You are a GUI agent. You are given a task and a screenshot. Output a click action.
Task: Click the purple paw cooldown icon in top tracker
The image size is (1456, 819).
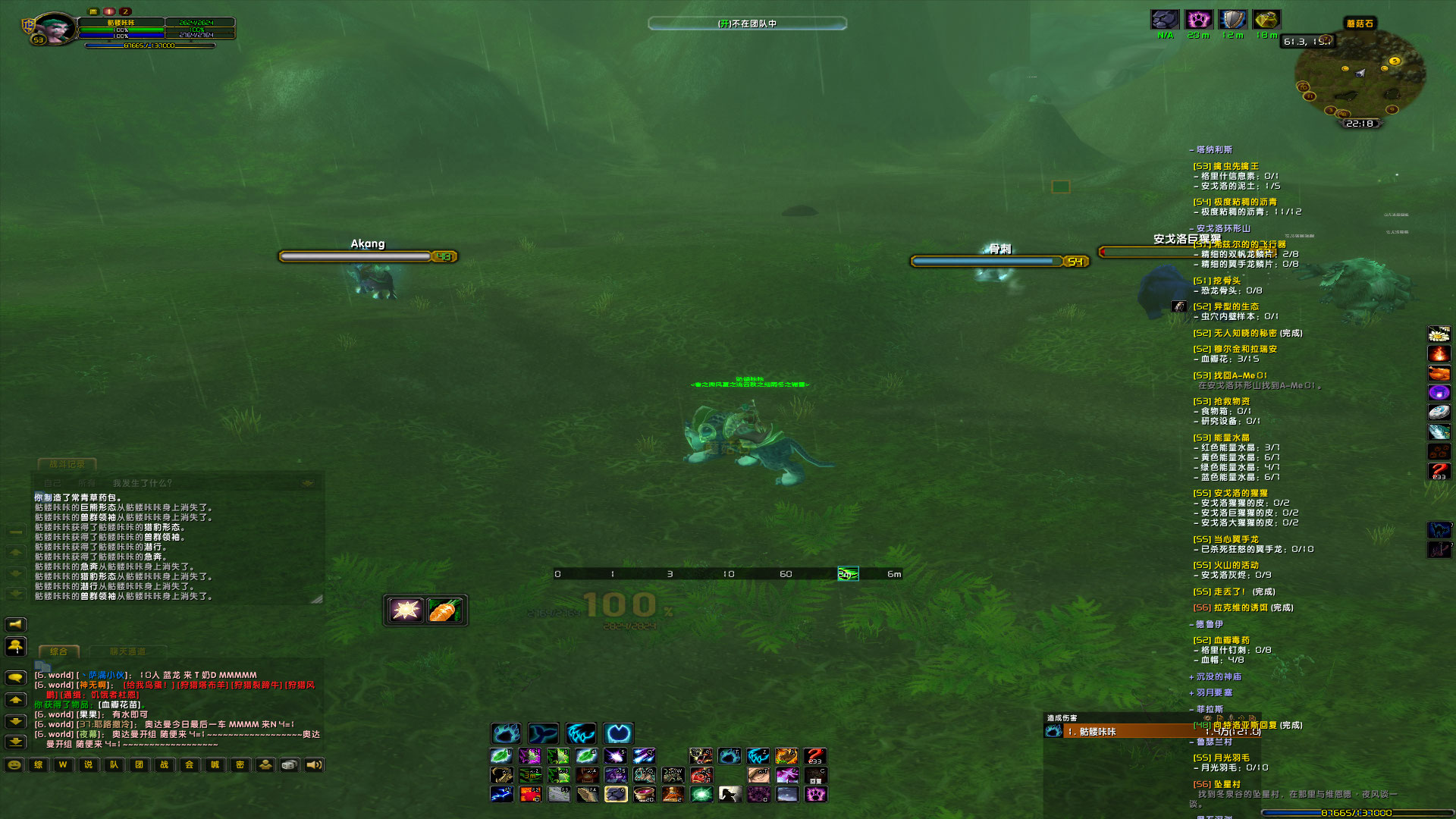point(1199,20)
